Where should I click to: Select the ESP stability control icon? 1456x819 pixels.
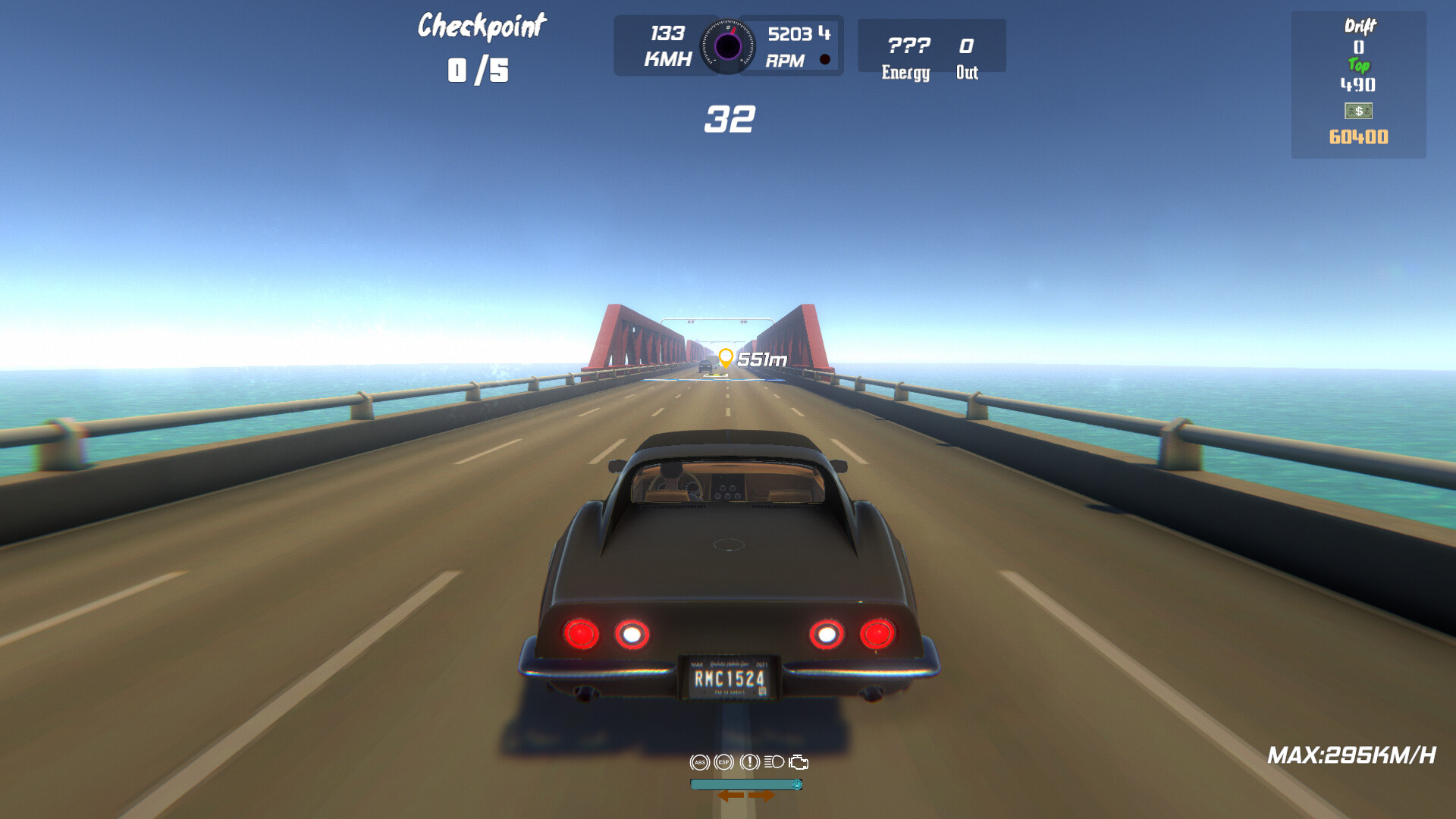[x=723, y=762]
